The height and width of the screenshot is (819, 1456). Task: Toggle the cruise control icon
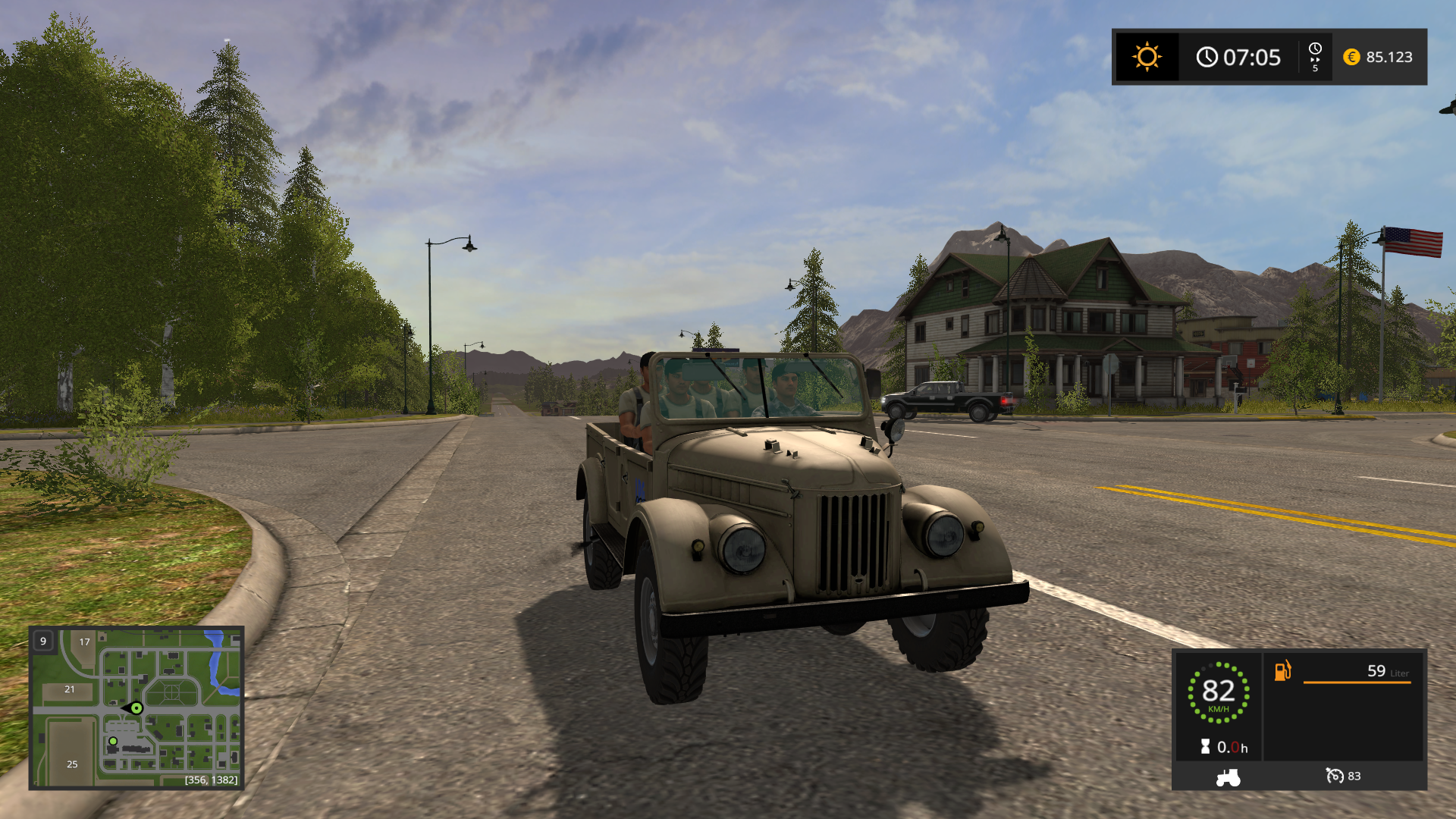(1335, 776)
